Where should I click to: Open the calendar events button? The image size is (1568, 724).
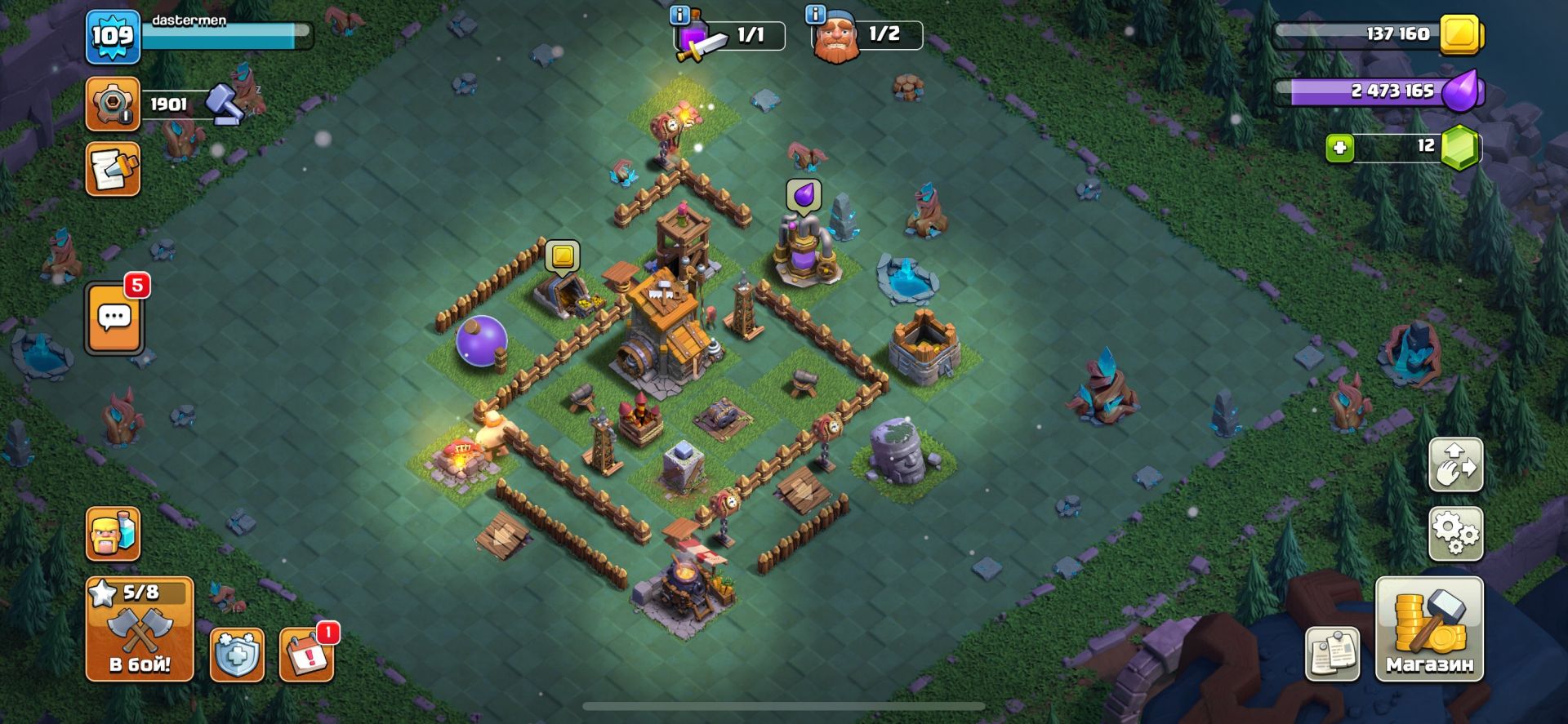point(306,655)
